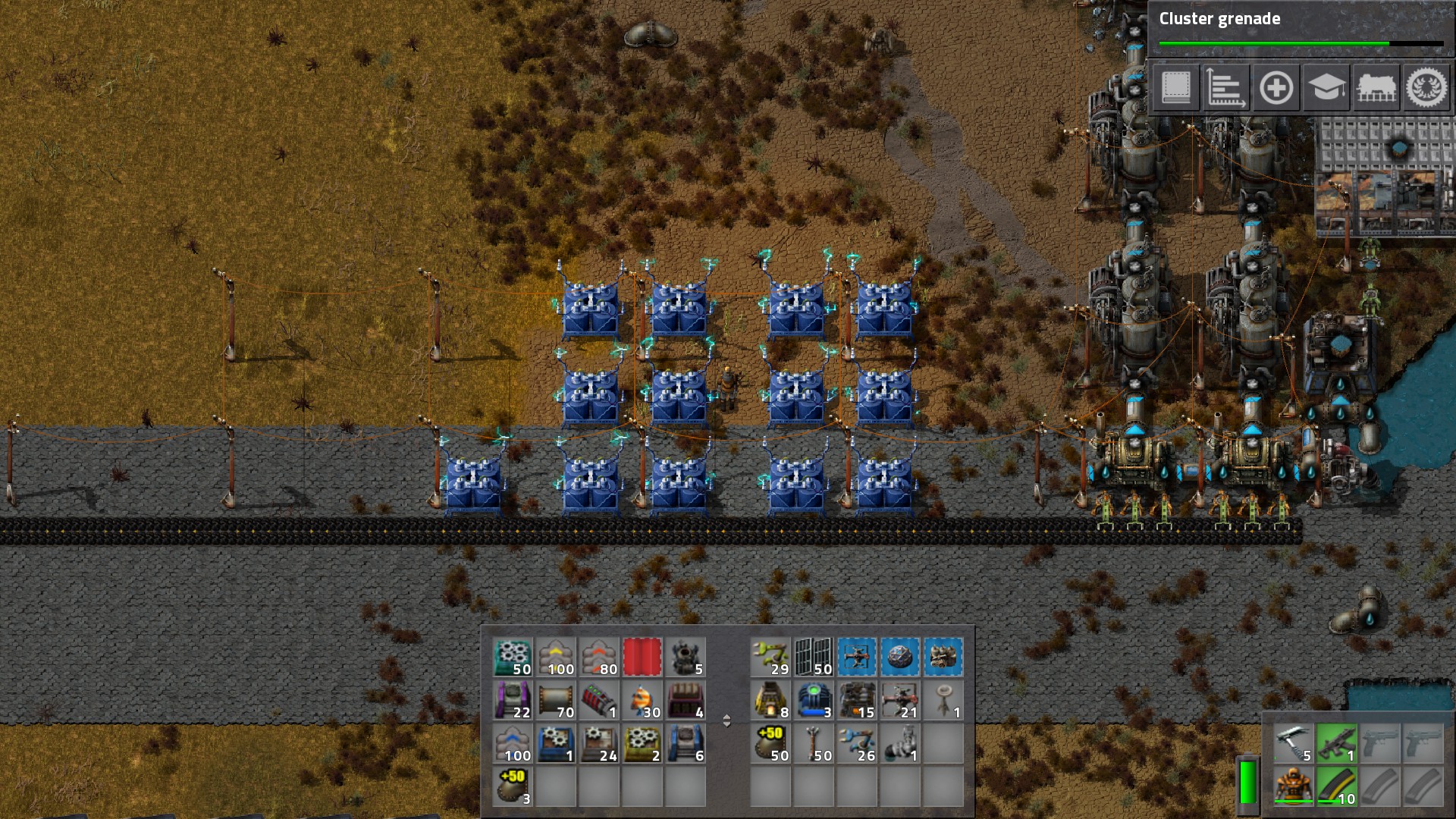Pick the blue fast inserter stack of 26
This screenshot has height=819, width=1456.
point(856,743)
